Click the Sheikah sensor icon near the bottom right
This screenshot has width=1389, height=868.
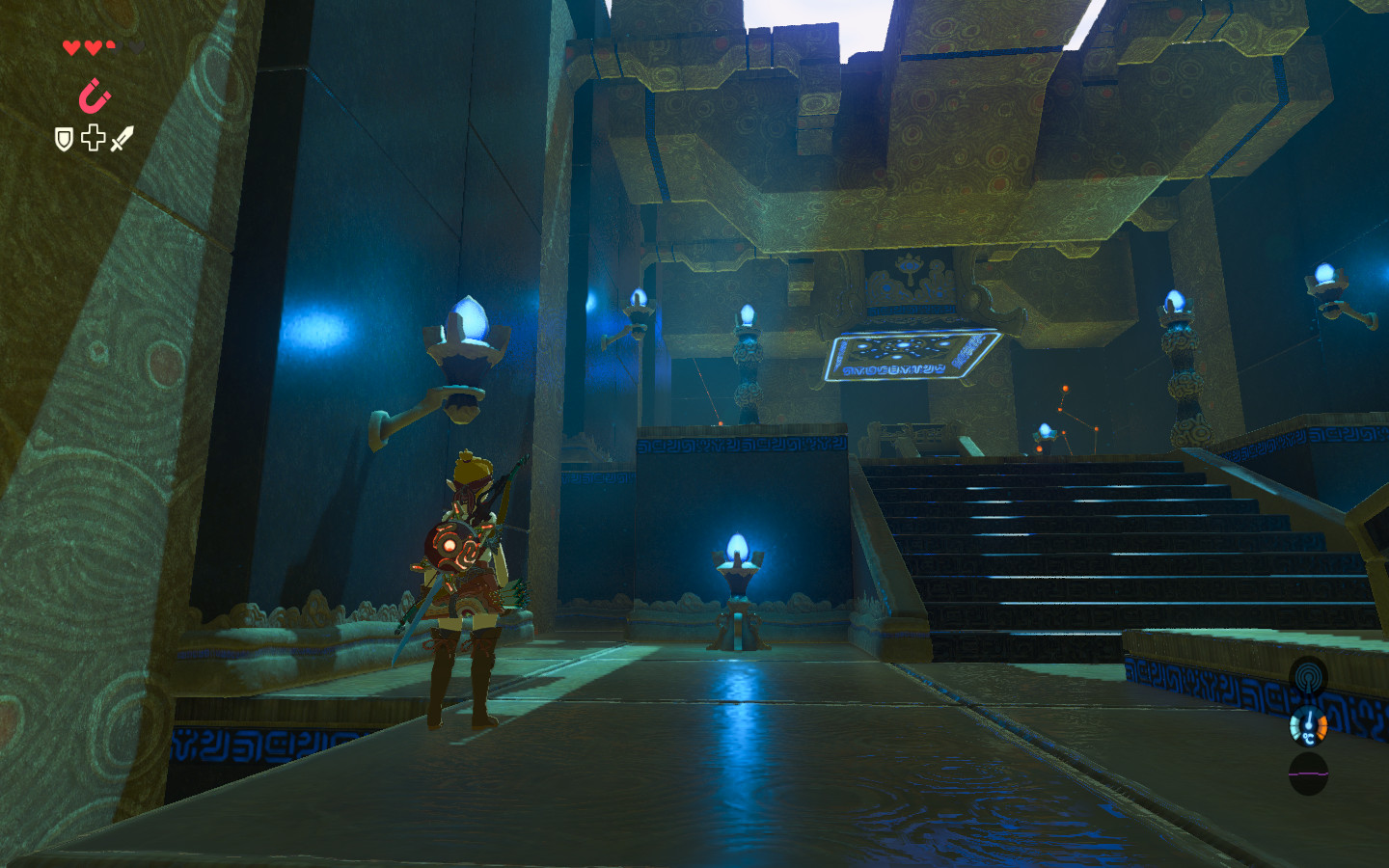point(1308,676)
